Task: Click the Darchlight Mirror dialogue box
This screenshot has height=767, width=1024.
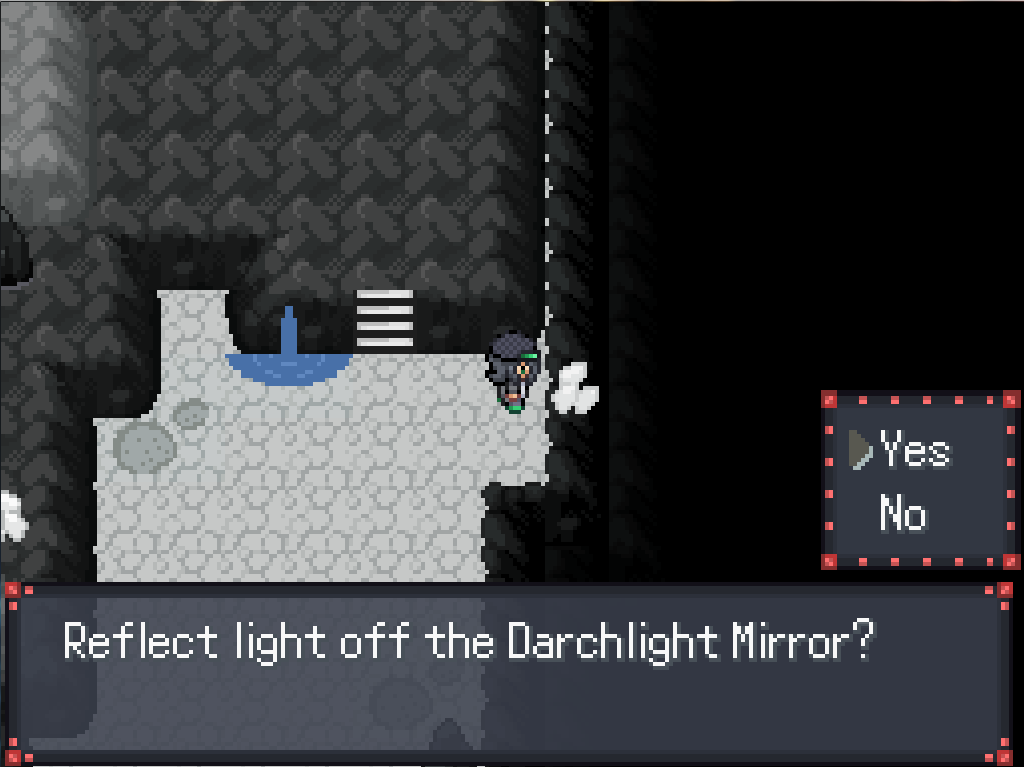Action: 508,670
